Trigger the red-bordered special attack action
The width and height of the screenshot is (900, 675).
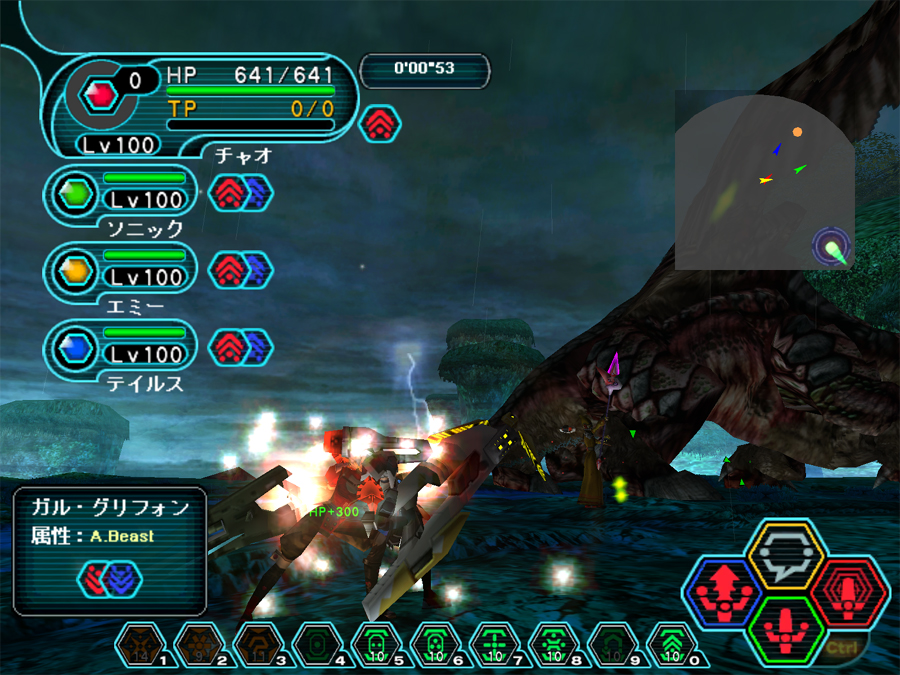pos(849,591)
